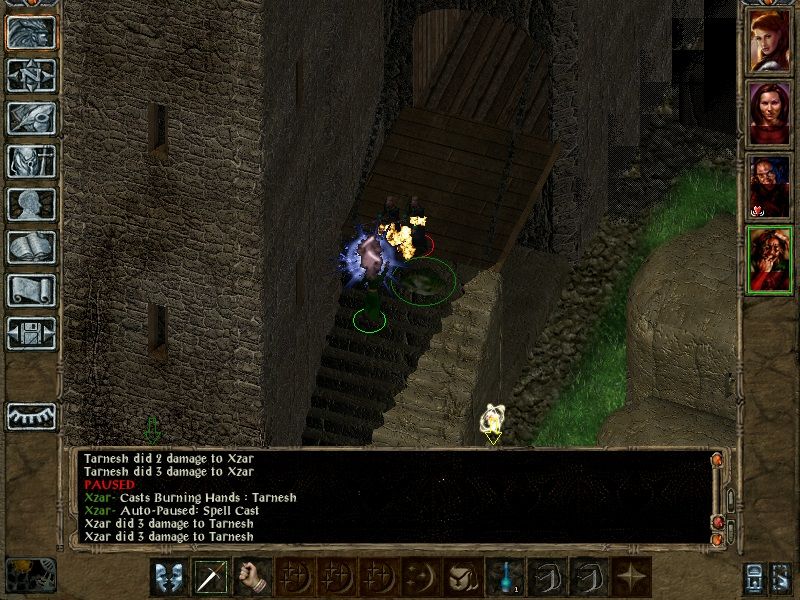
Task: Open the inventory screen
Action: [x=31, y=161]
